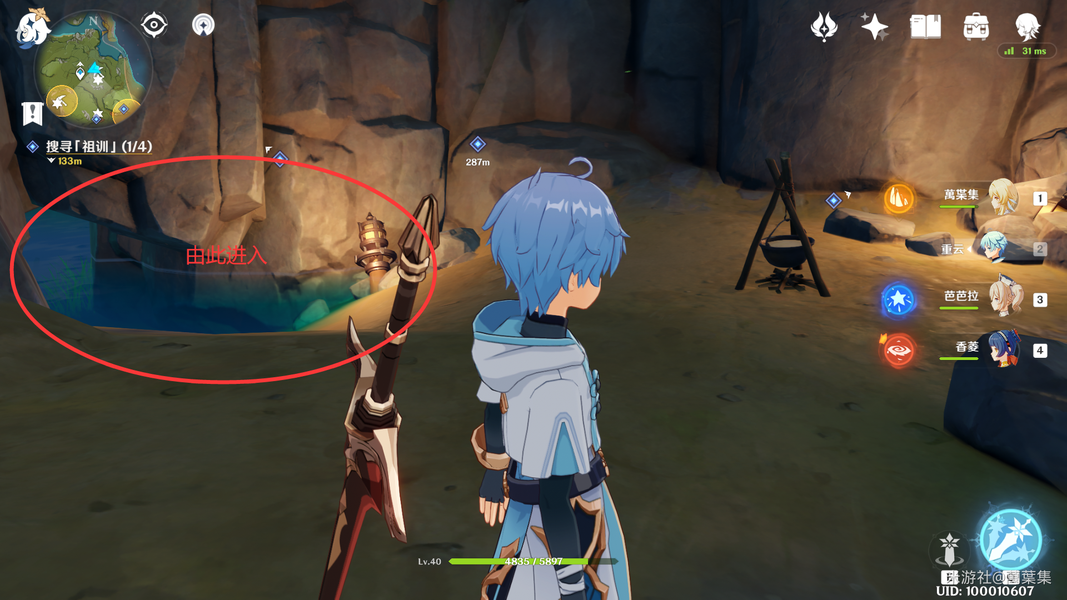Activate the glowing ice sword burst
Image resolution: width=1067 pixels, height=600 pixels.
click(1010, 540)
